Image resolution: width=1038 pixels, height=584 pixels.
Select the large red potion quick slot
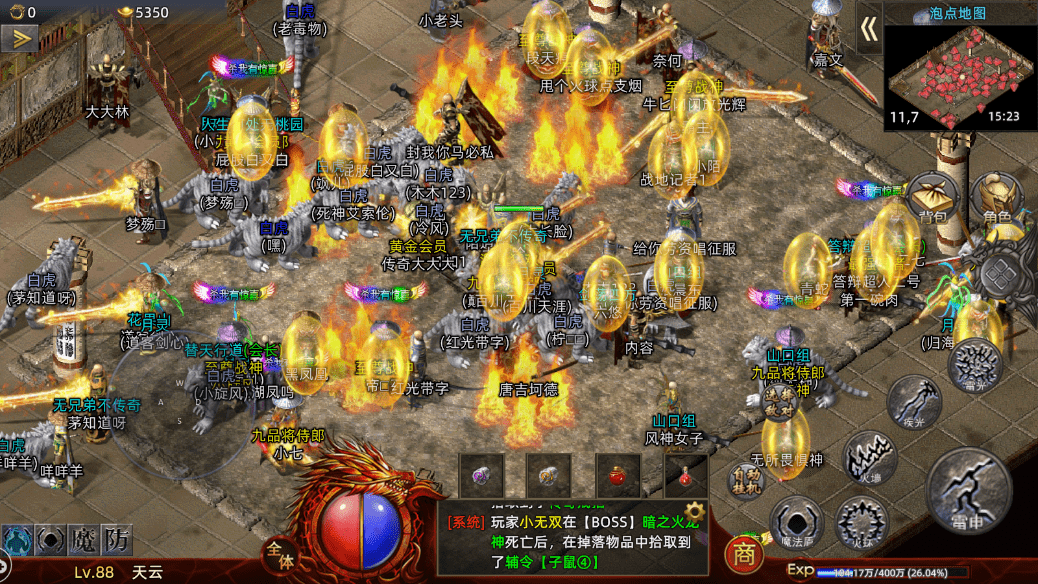tap(617, 475)
